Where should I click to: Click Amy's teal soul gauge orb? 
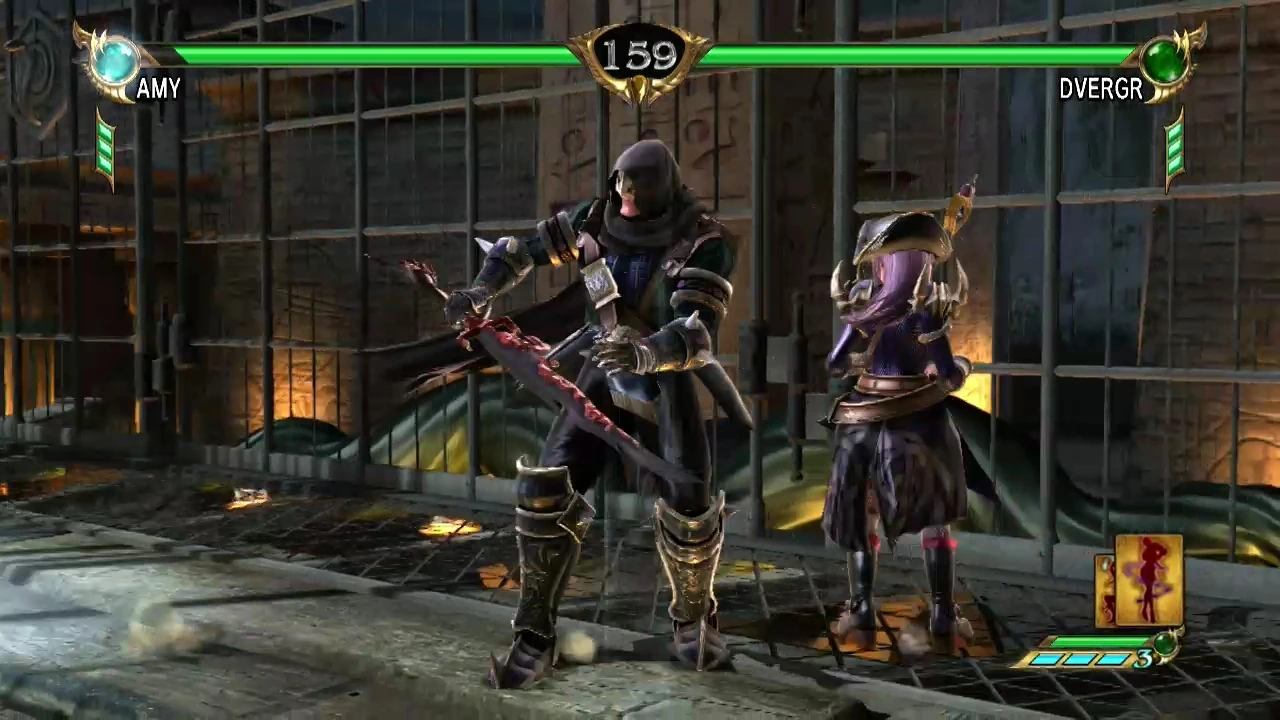pyautogui.click(x=117, y=61)
